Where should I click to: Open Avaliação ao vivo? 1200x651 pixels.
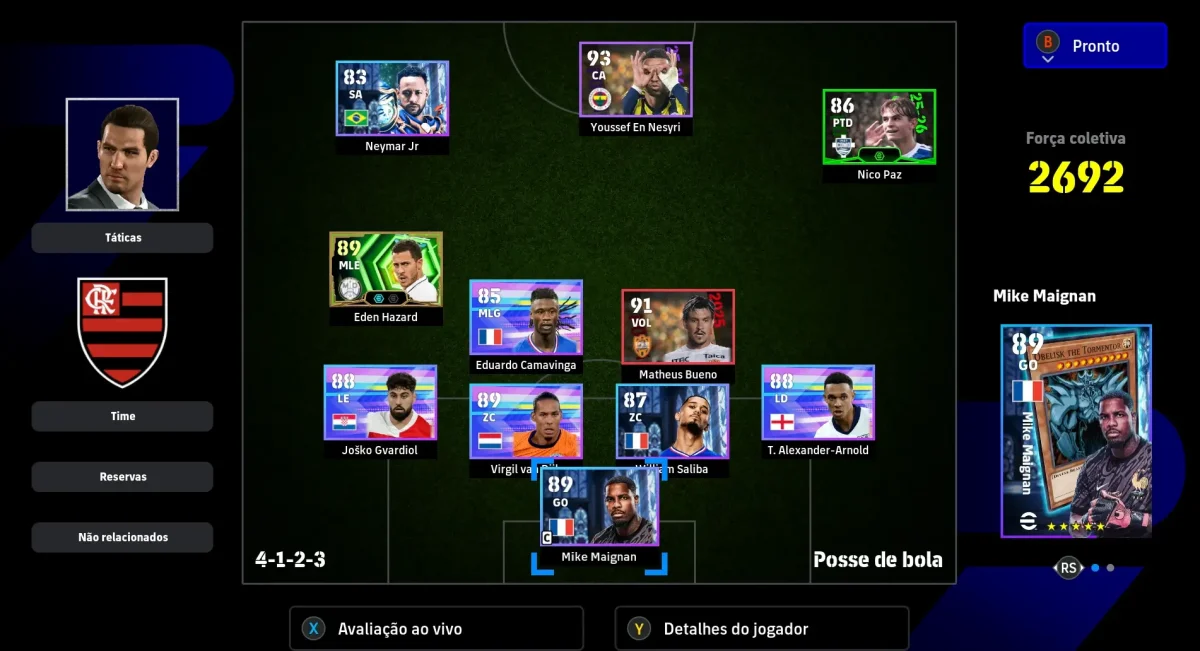pos(436,629)
